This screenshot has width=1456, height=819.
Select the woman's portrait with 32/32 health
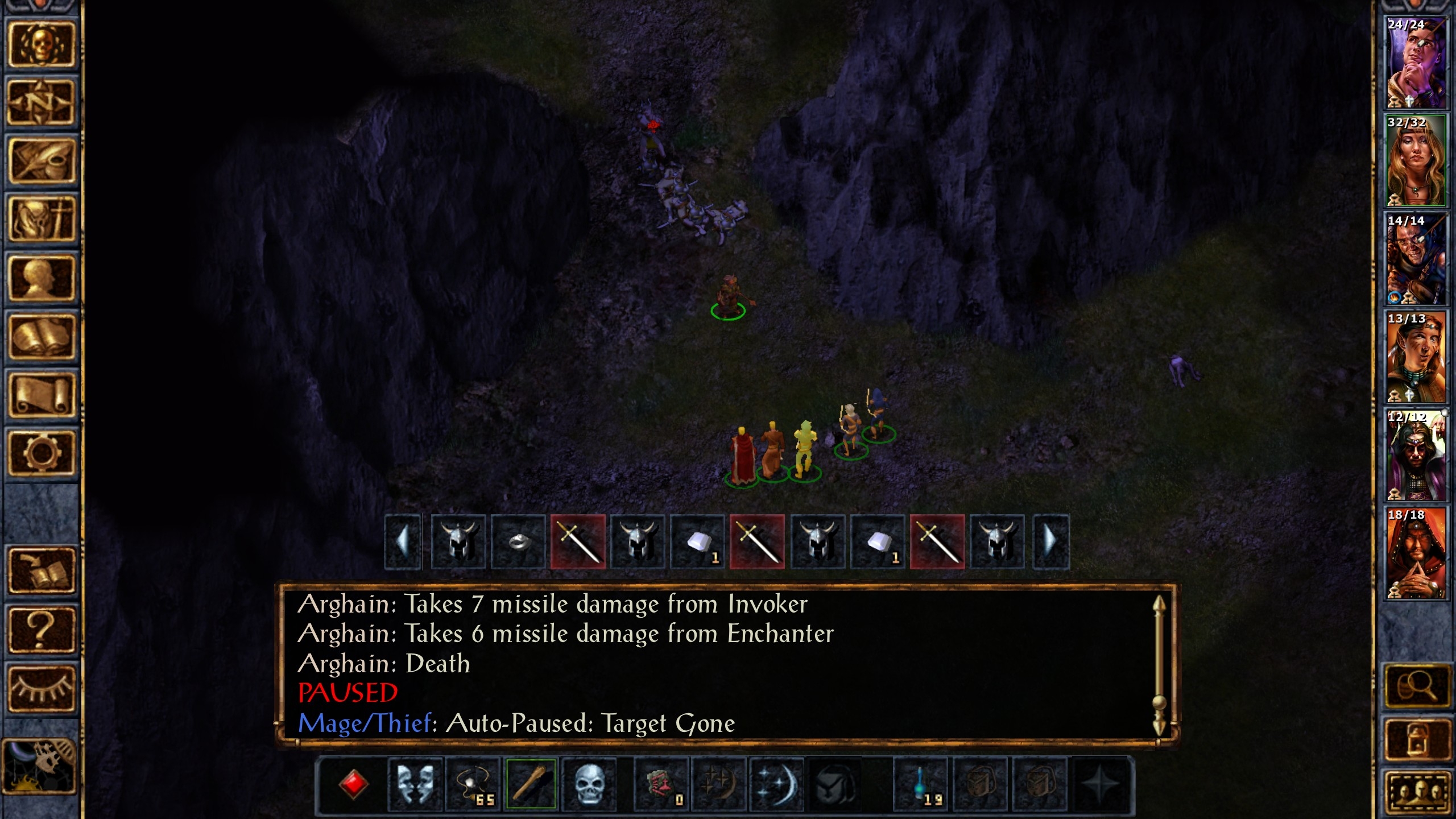[x=1415, y=161]
